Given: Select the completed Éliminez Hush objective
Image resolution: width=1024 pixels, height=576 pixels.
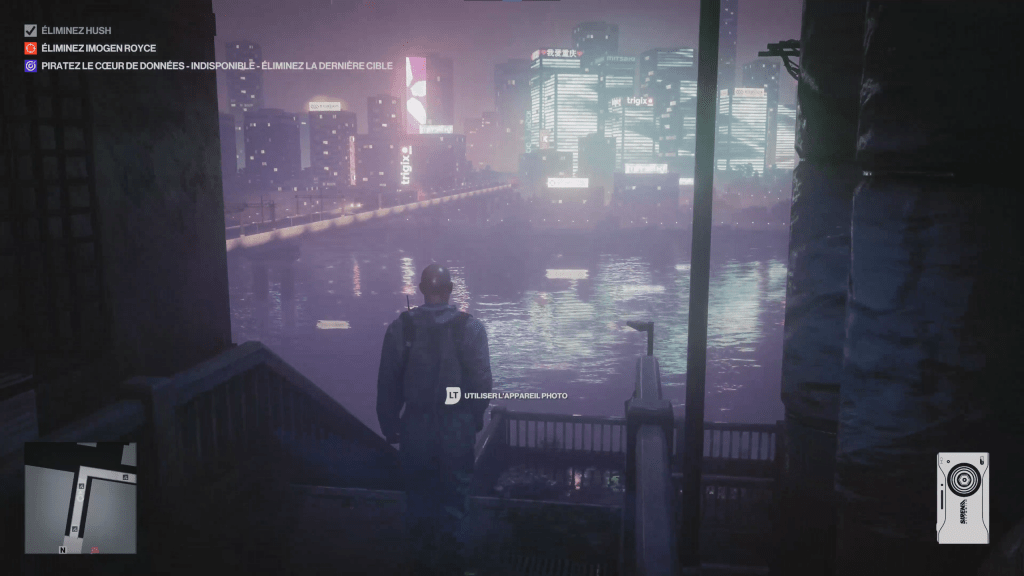Looking at the screenshot, I should [76, 31].
